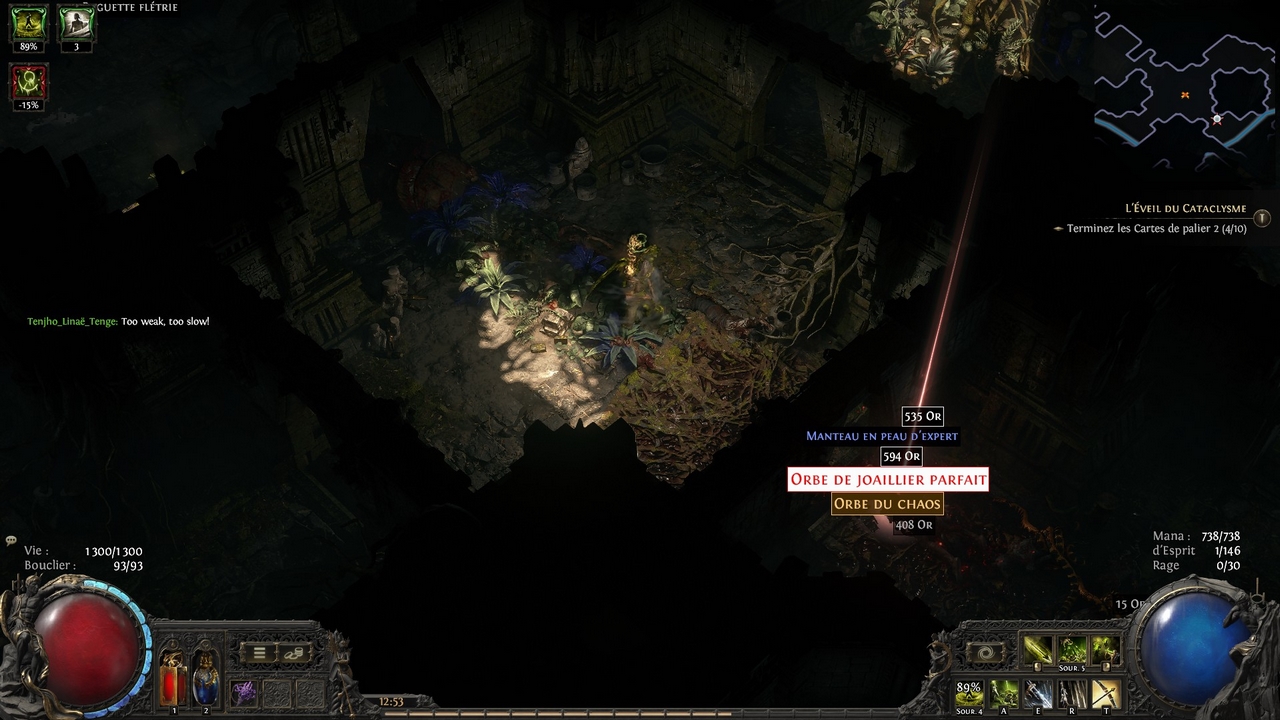Screen dimensions: 1280x720
Task: Collect the 535 Or gold label
Action: 922,416
